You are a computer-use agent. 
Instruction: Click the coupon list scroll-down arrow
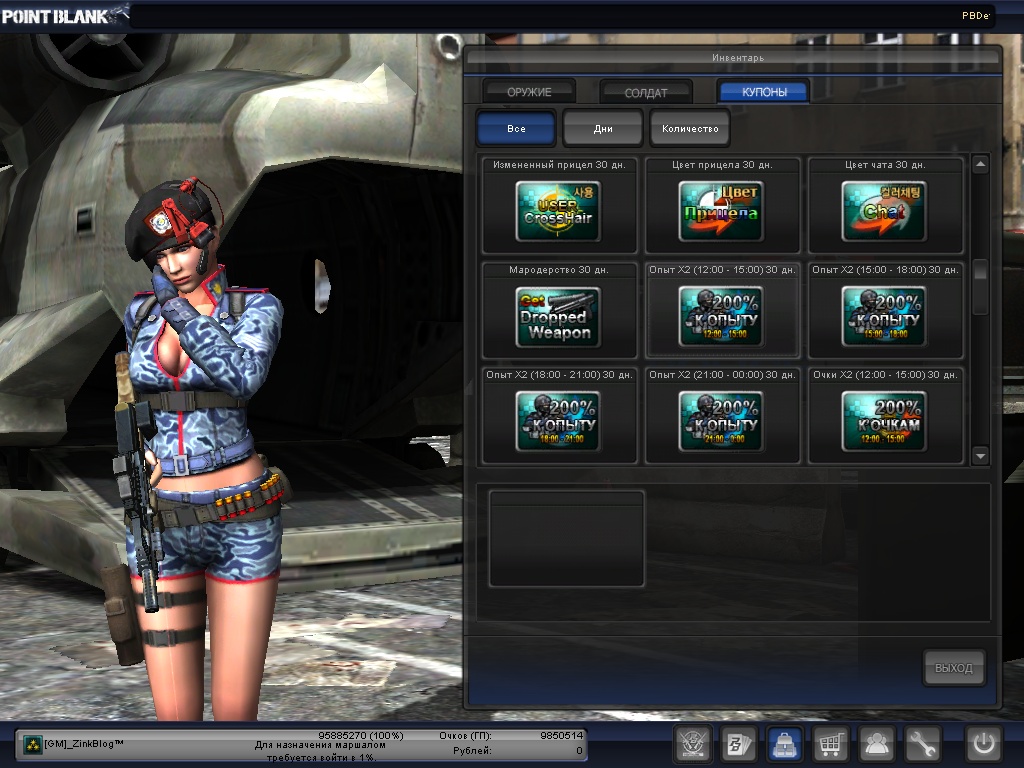980,456
